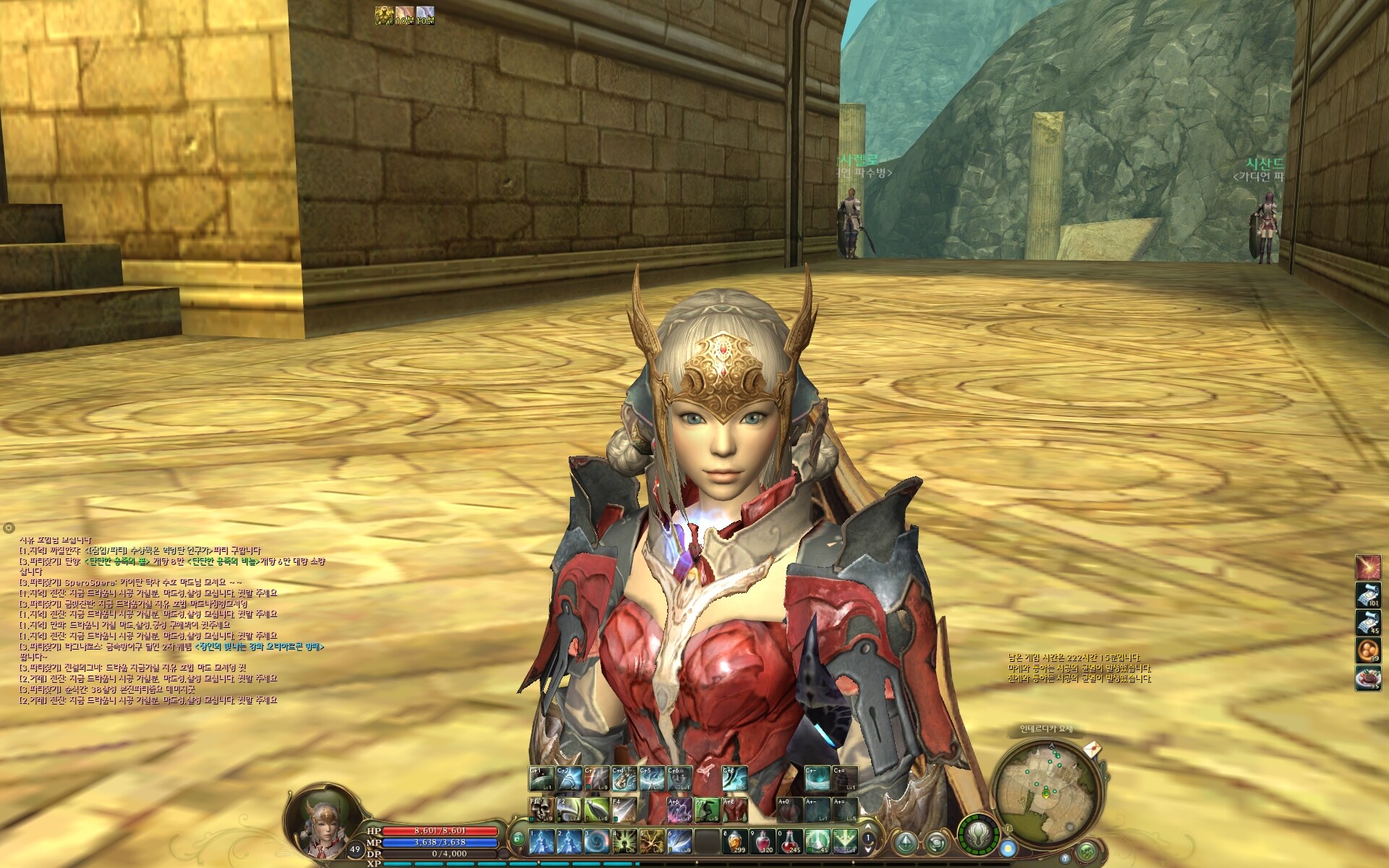Trigger the yellow lightning burst skill in slot 5
This screenshot has height=868, width=1389.
(x=652, y=841)
